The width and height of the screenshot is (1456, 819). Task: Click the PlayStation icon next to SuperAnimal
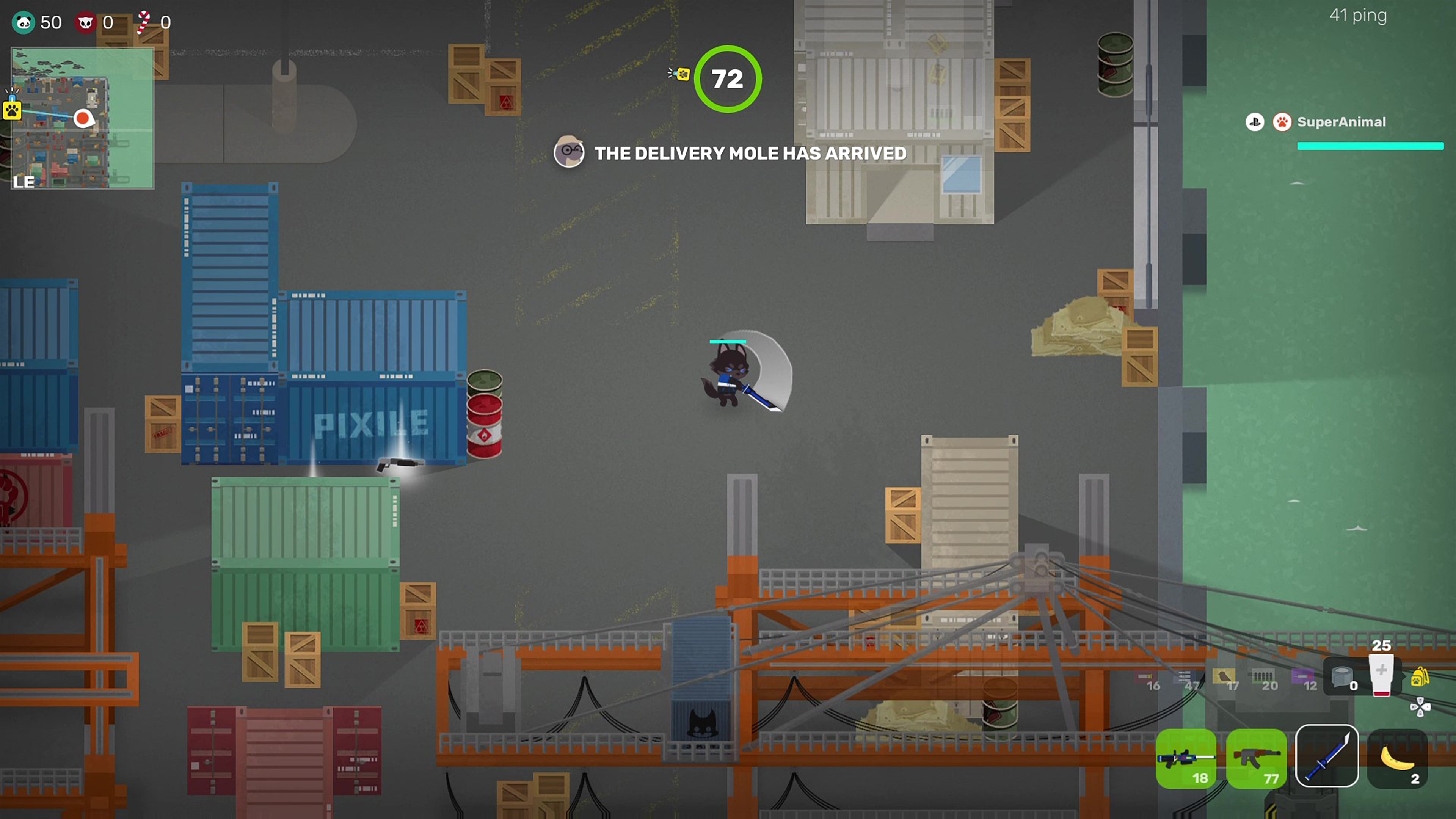1255,122
